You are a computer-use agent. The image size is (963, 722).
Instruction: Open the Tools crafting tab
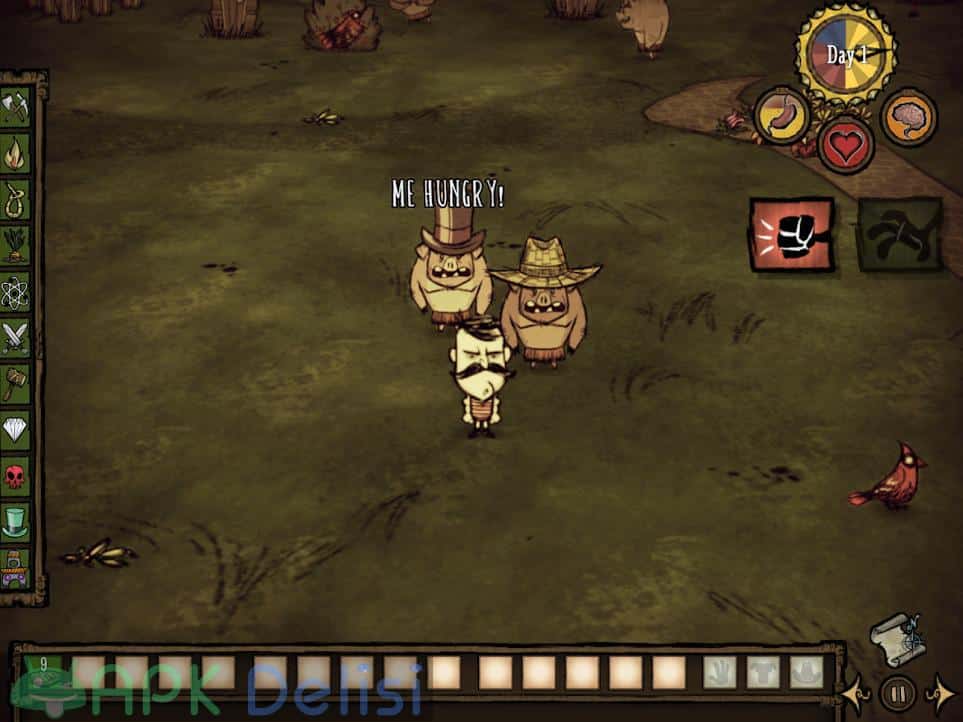pos(16,108)
